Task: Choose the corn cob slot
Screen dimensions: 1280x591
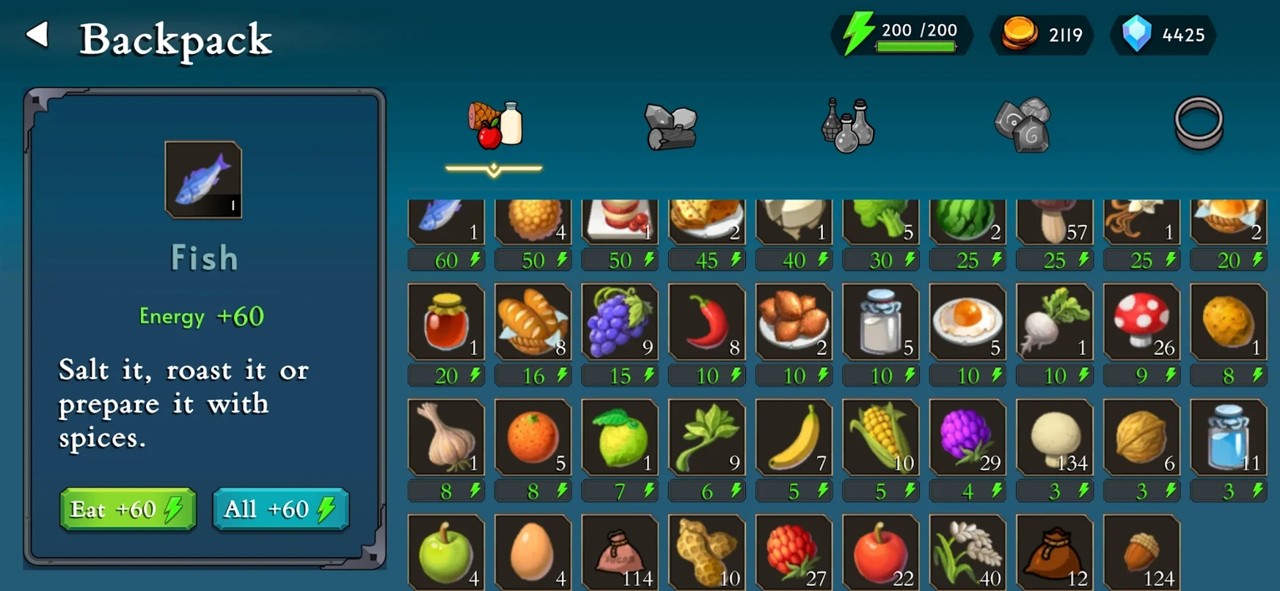Action: (x=881, y=437)
